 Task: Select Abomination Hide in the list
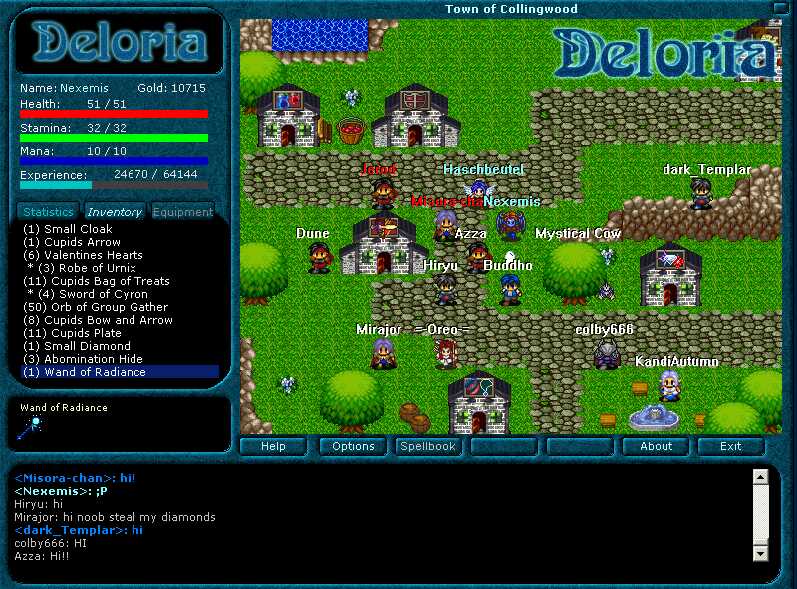83,359
